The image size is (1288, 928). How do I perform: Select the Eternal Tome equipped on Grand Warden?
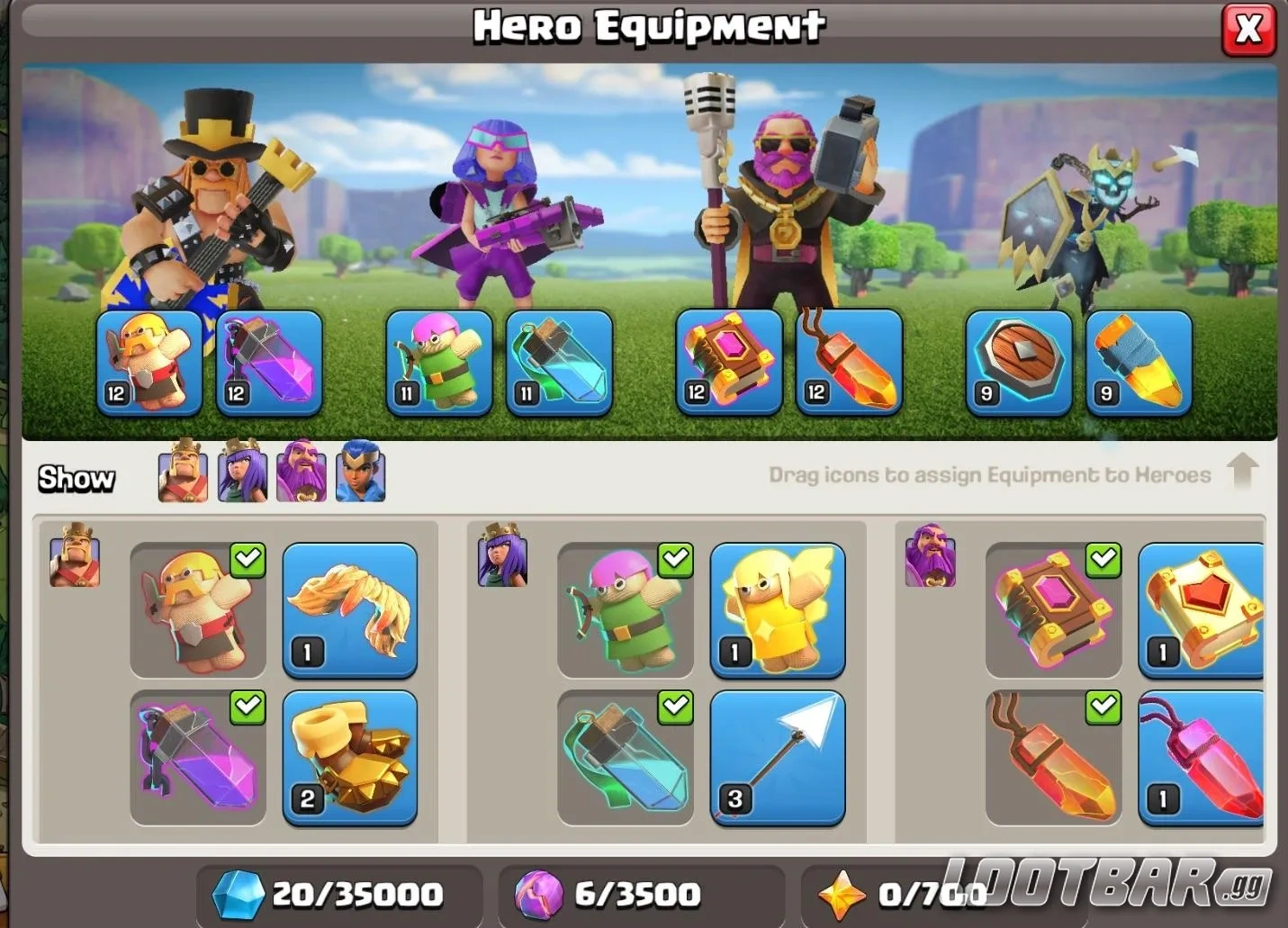pyautogui.click(x=729, y=363)
